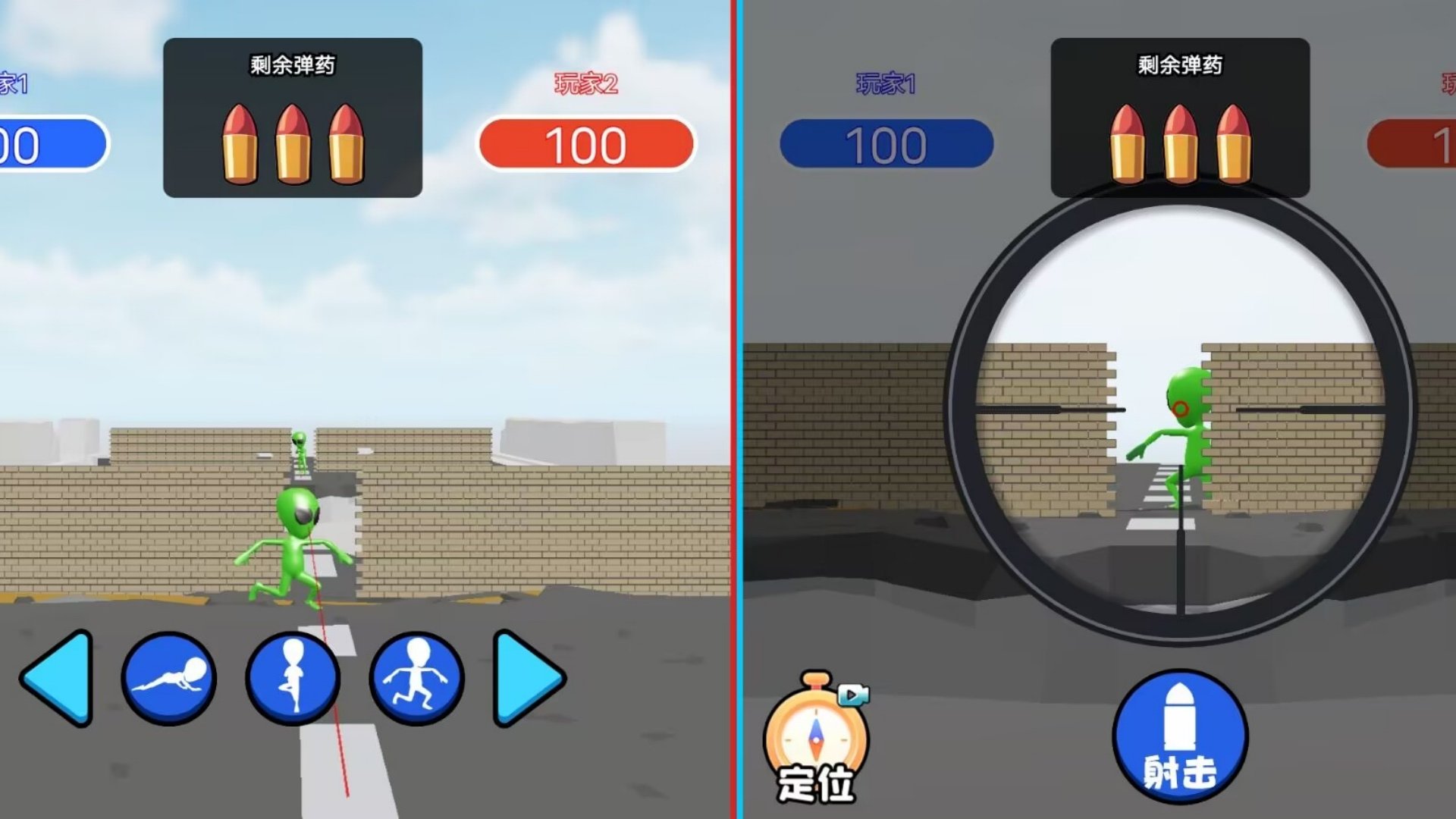Image resolution: width=1456 pixels, height=819 pixels.
Task: Activate the running pose button
Action: pos(416,677)
